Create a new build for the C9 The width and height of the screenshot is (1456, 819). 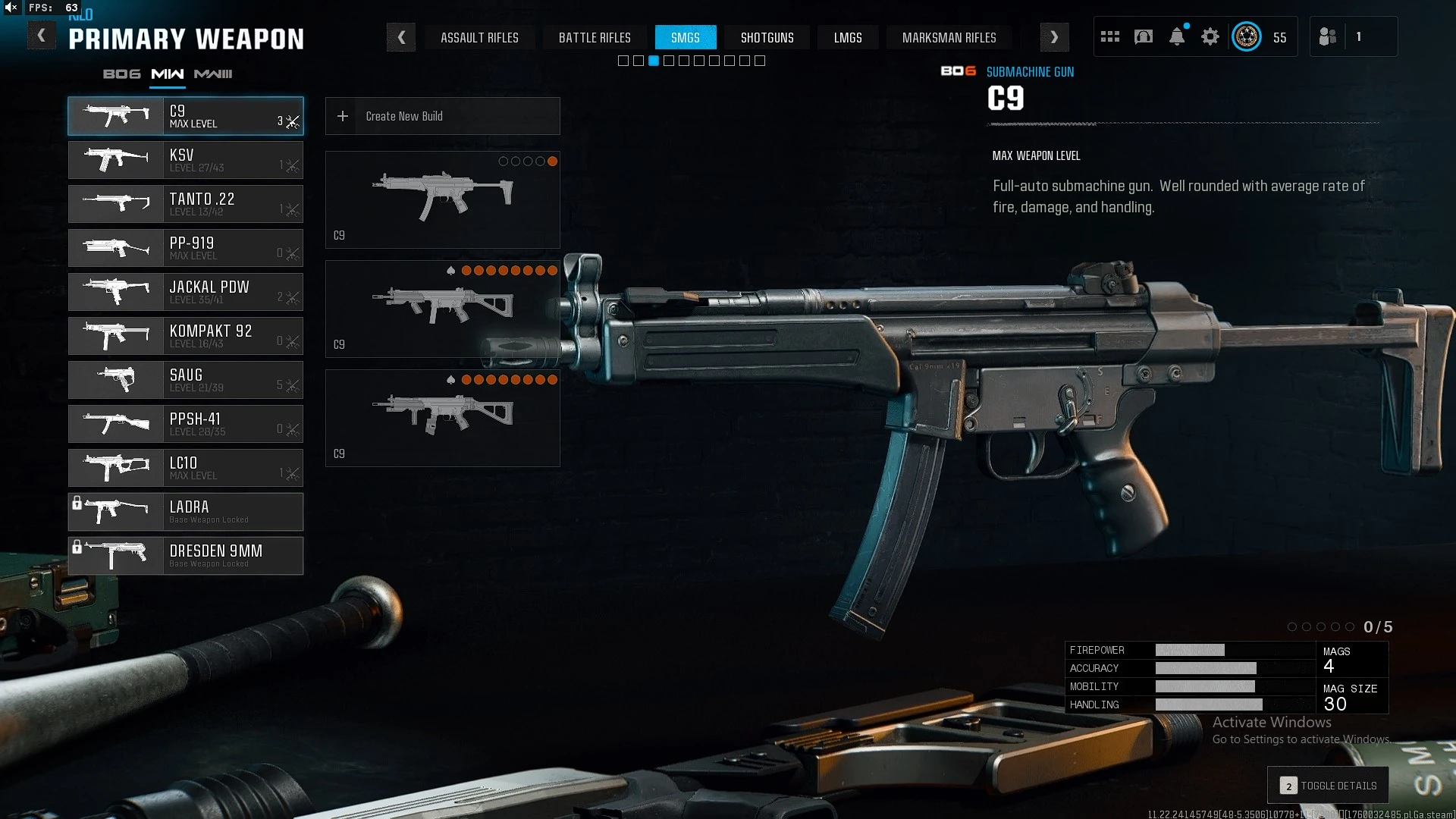click(442, 116)
